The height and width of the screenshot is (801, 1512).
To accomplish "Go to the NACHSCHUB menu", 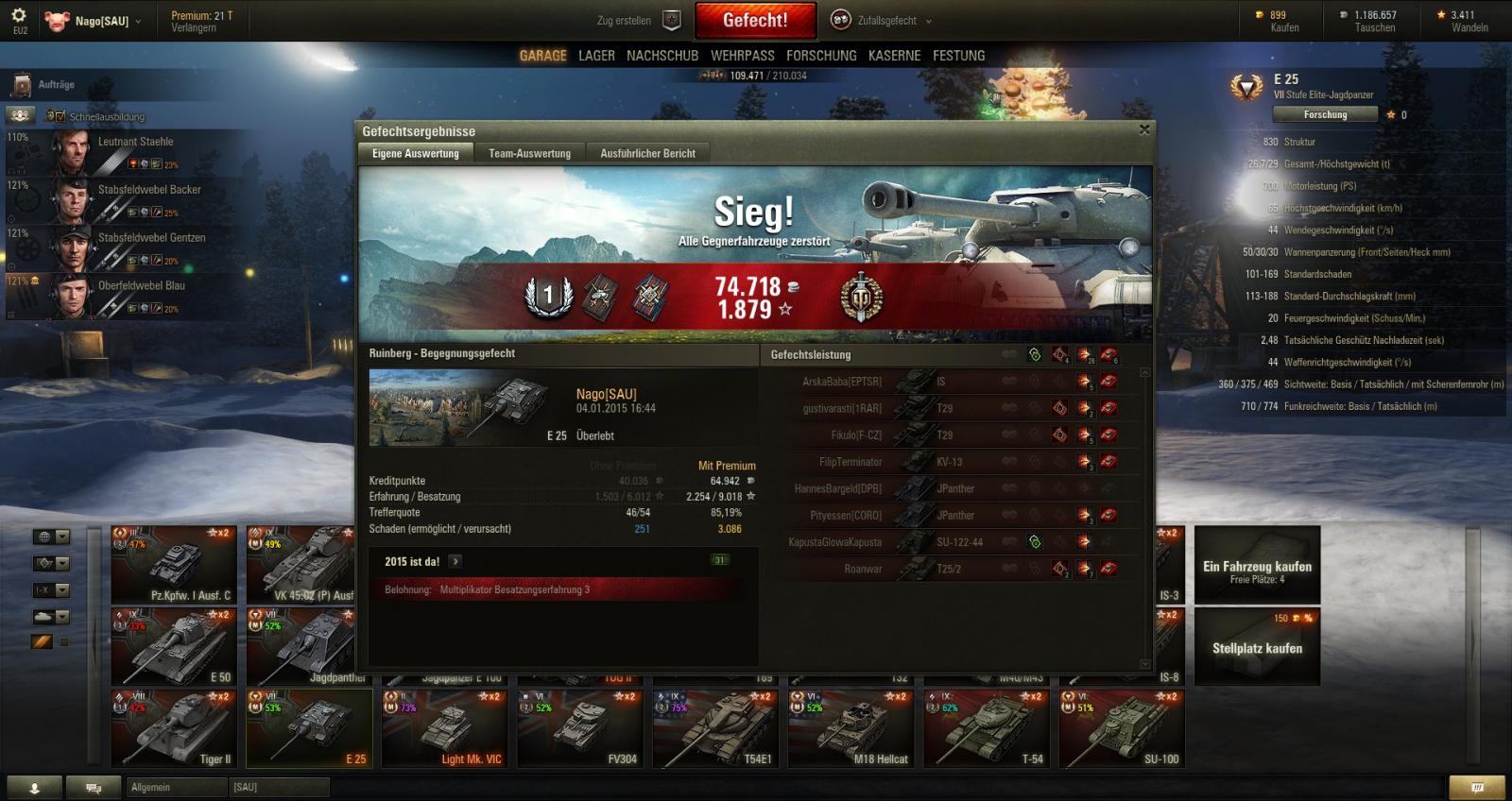I will pyautogui.click(x=661, y=56).
